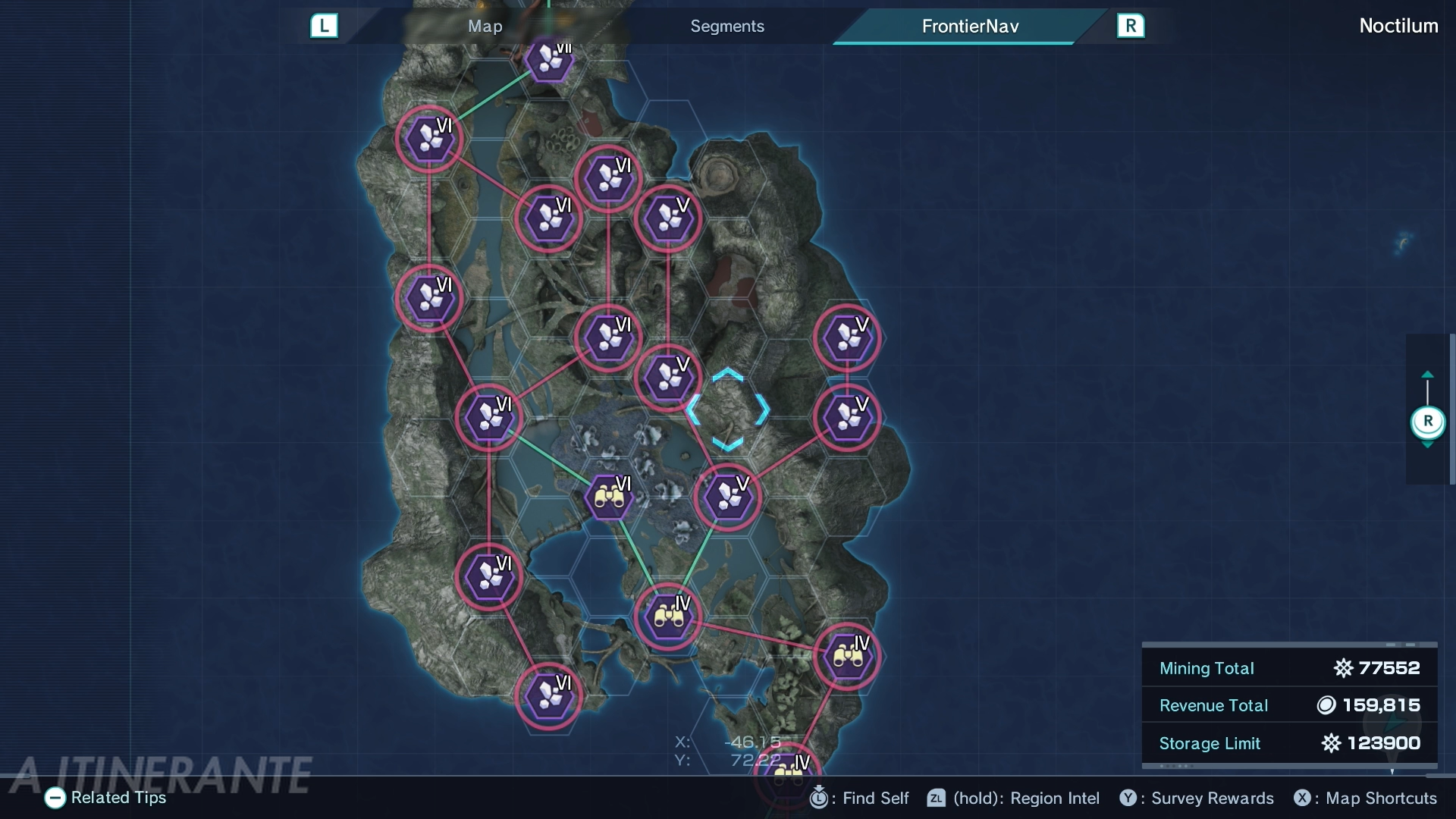The image size is (1456, 819).
Task: Click the segment highlighted by the cyan hexagon cursor
Action: [727, 410]
